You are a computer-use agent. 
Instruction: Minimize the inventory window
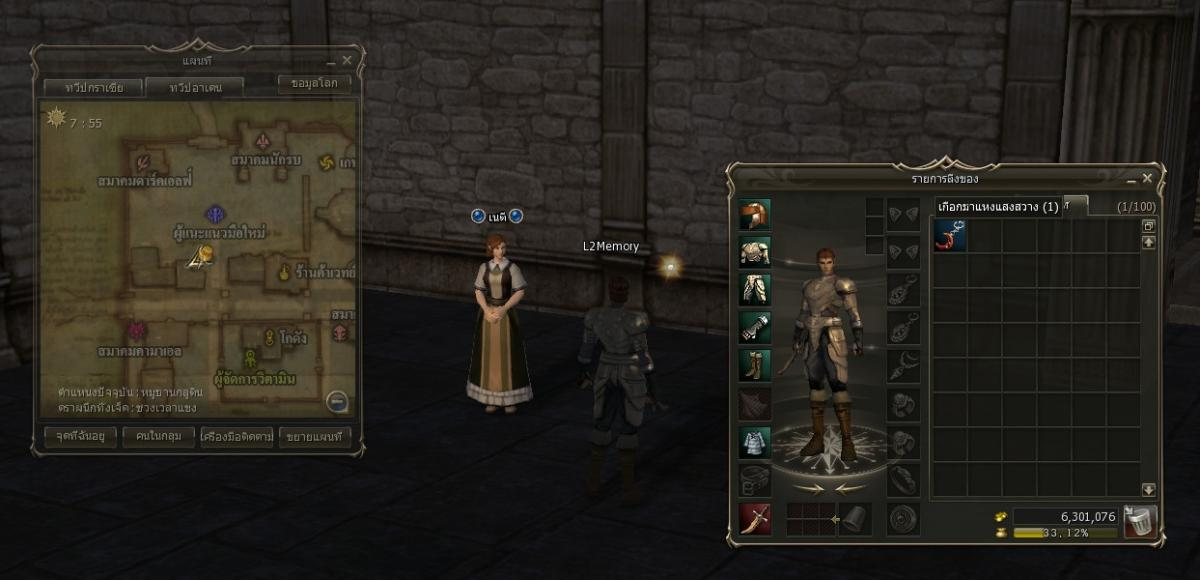(1131, 178)
